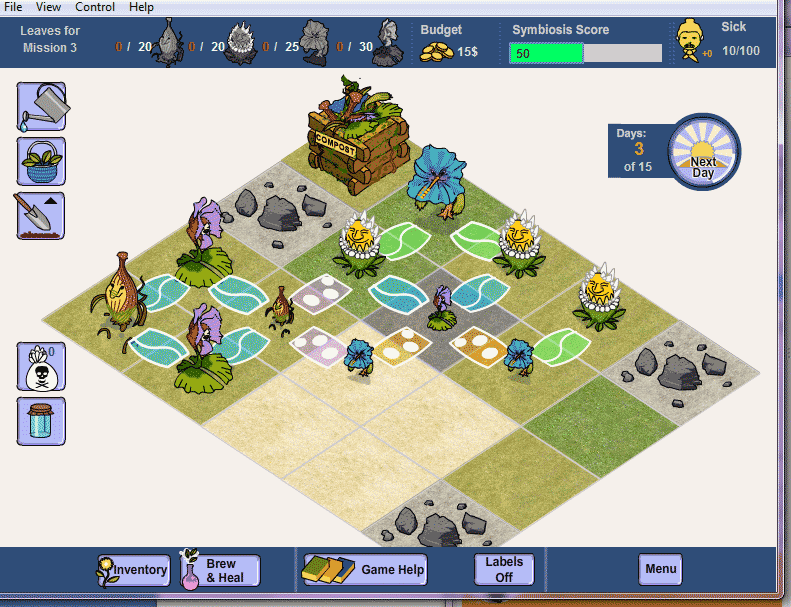Select the watering can tool
The width and height of the screenshot is (791, 607).
click(41, 107)
